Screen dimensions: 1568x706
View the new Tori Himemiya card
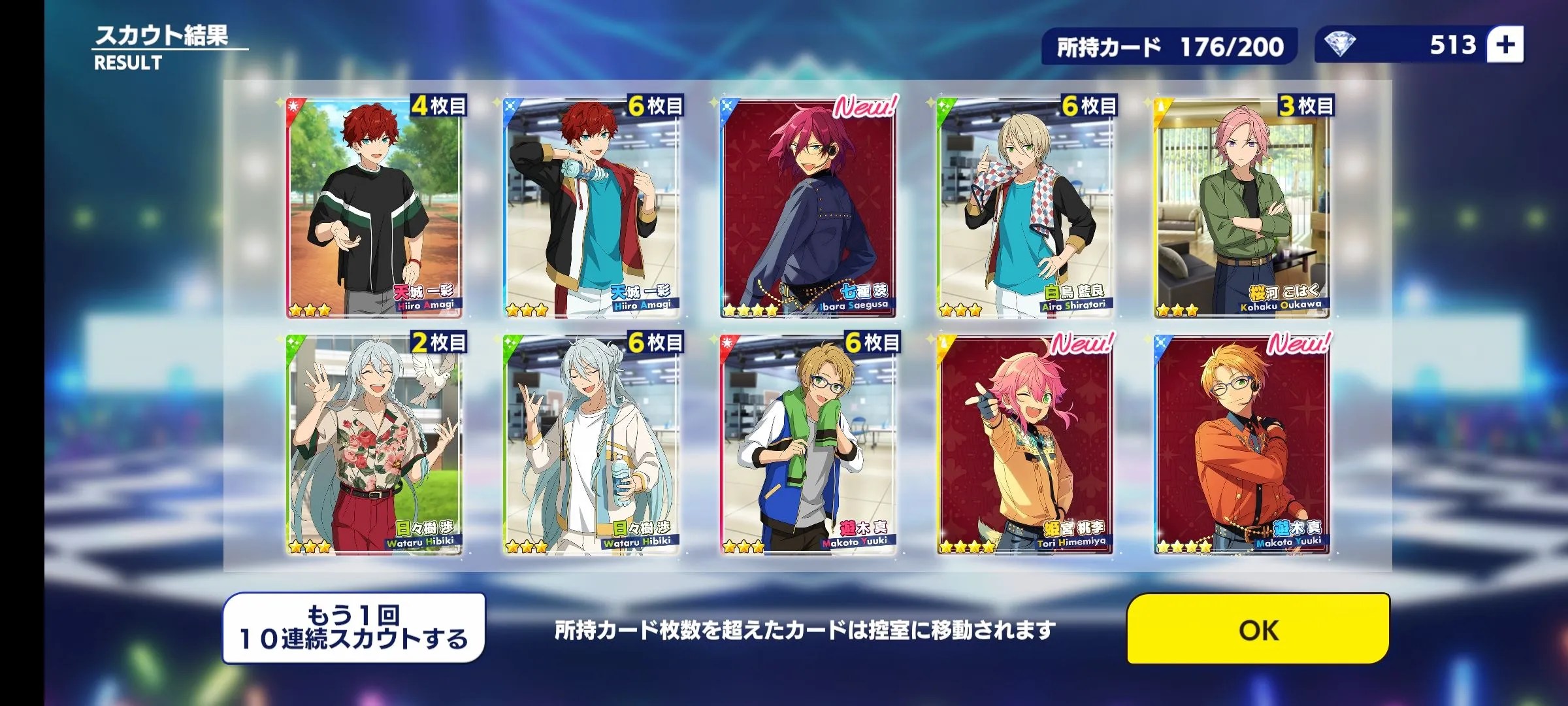coord(1024,446)
